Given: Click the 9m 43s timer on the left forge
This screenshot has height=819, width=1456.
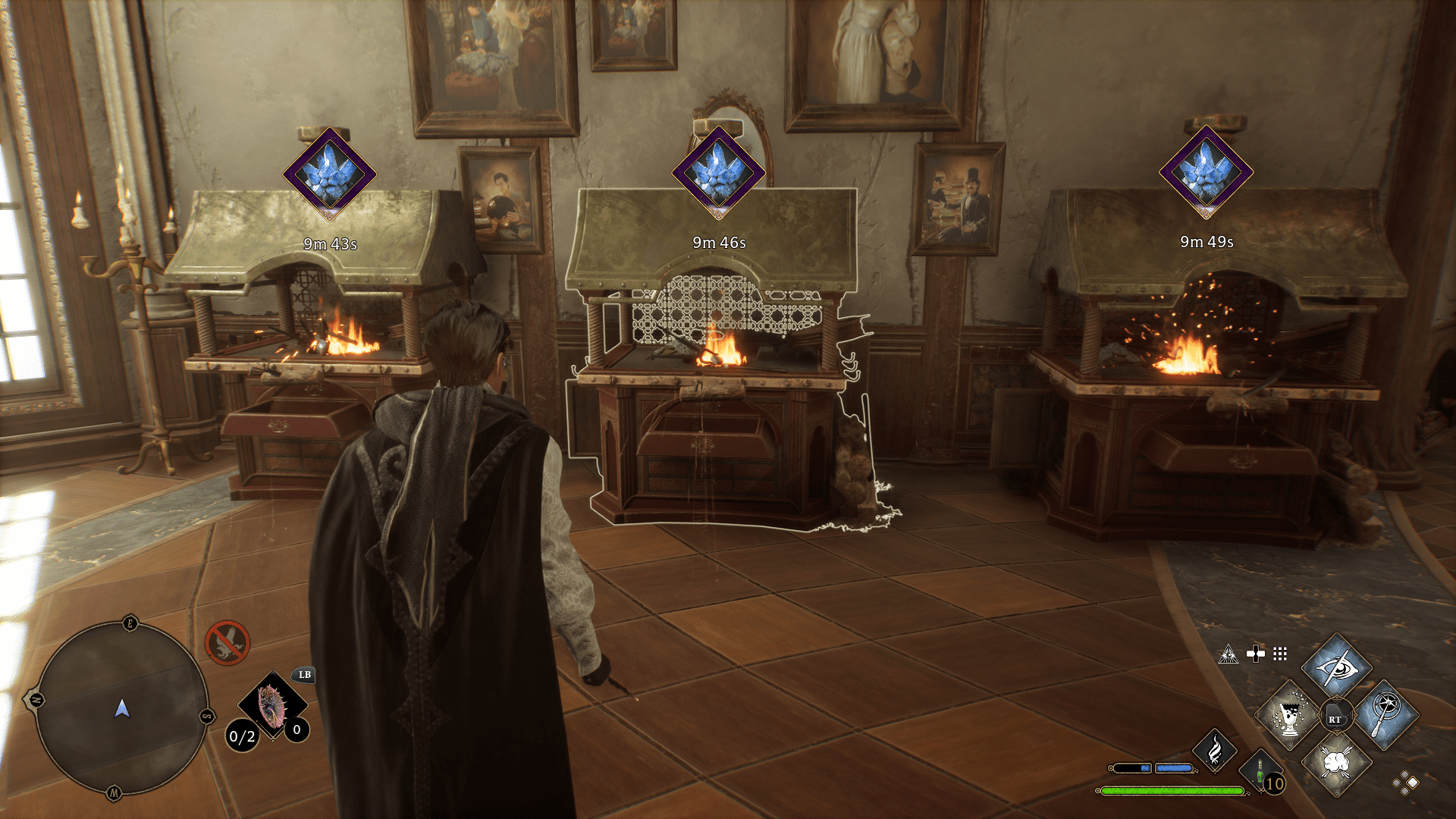Looking at the screenshot, I should click(x=332, y=244).
